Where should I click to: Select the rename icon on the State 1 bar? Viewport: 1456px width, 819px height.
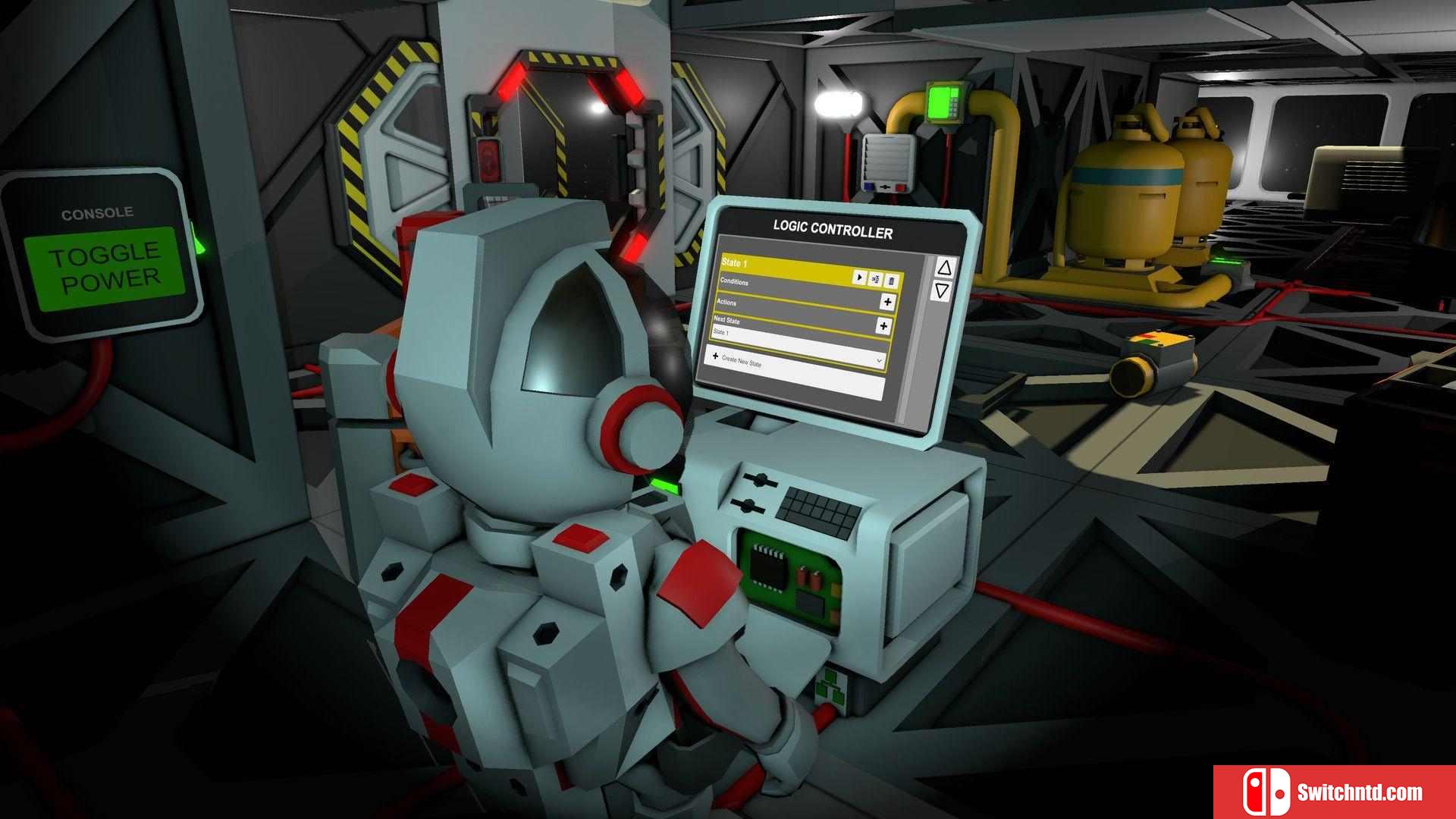tap(875, 279)
